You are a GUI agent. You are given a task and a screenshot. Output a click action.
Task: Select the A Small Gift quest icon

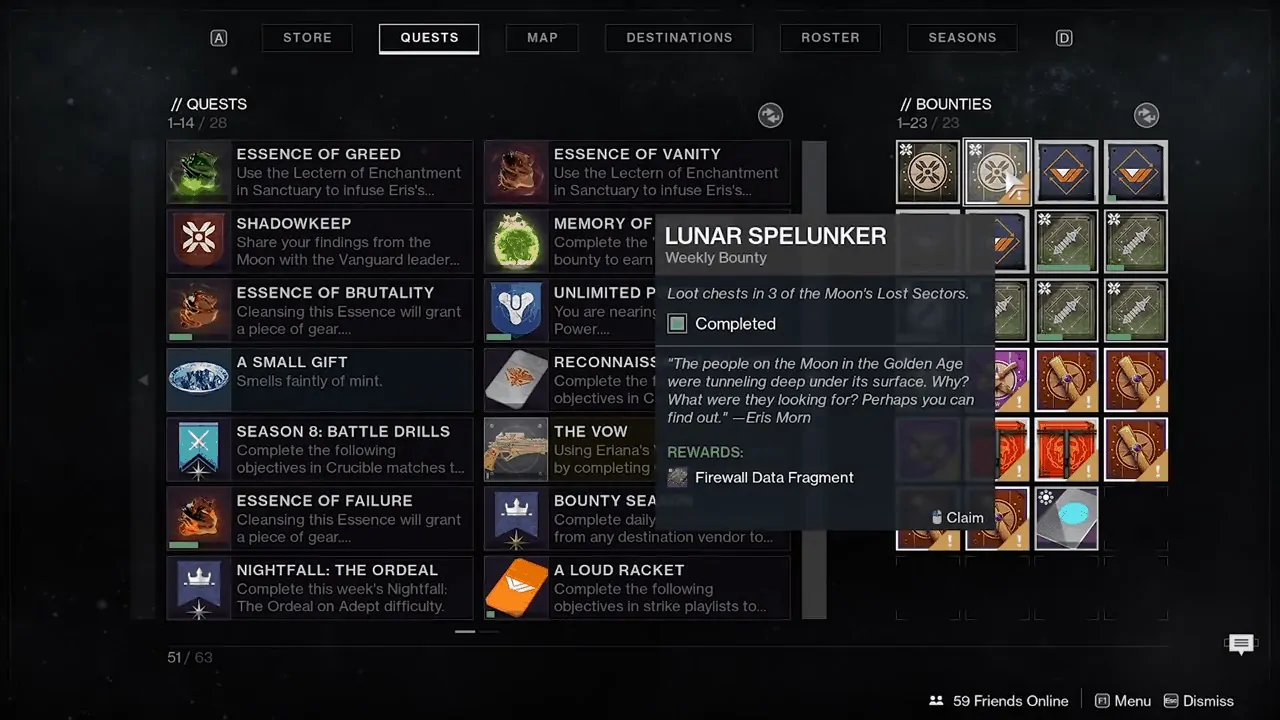point(198,379)
